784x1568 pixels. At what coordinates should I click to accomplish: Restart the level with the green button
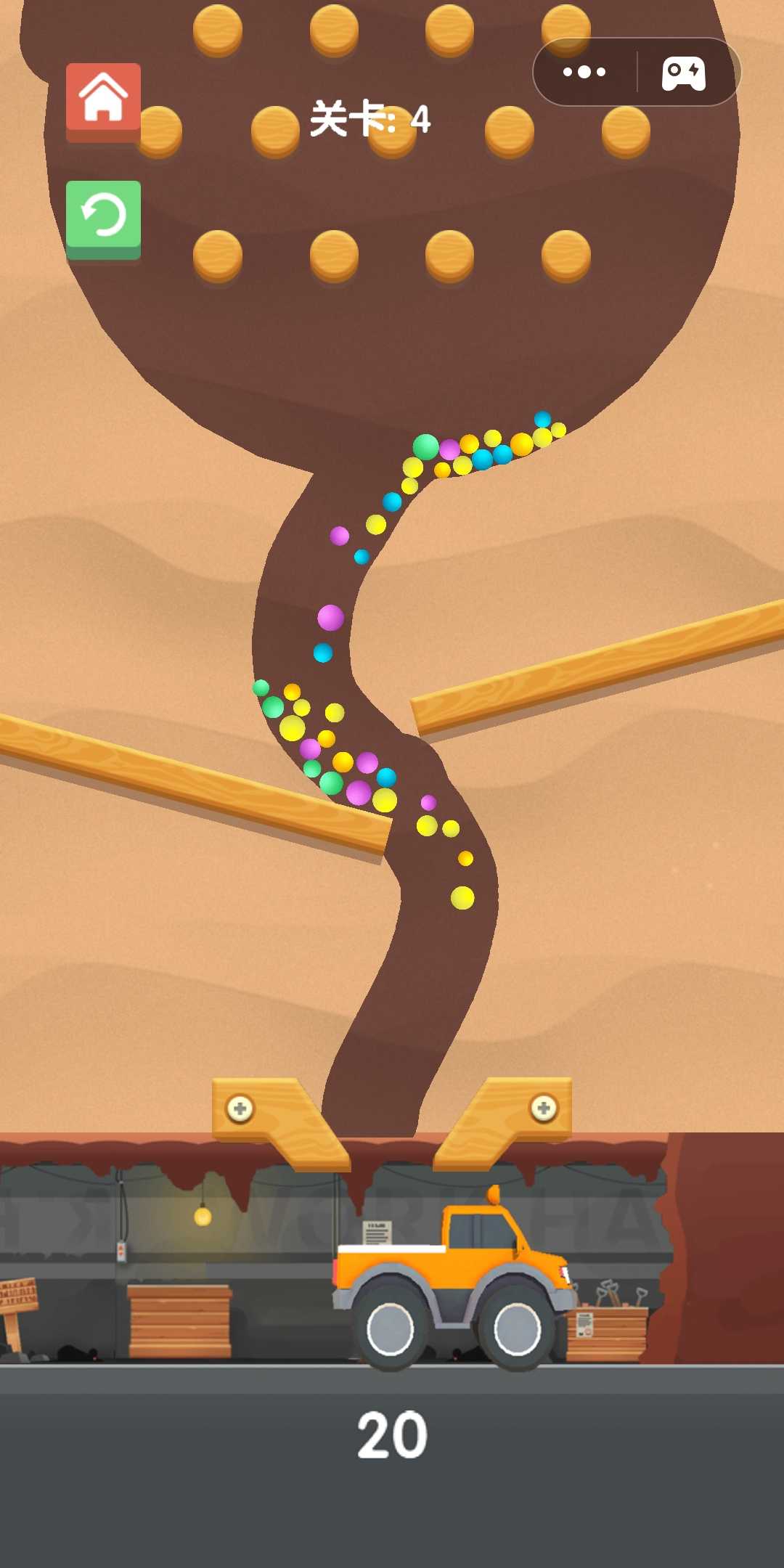pos(103,217)
